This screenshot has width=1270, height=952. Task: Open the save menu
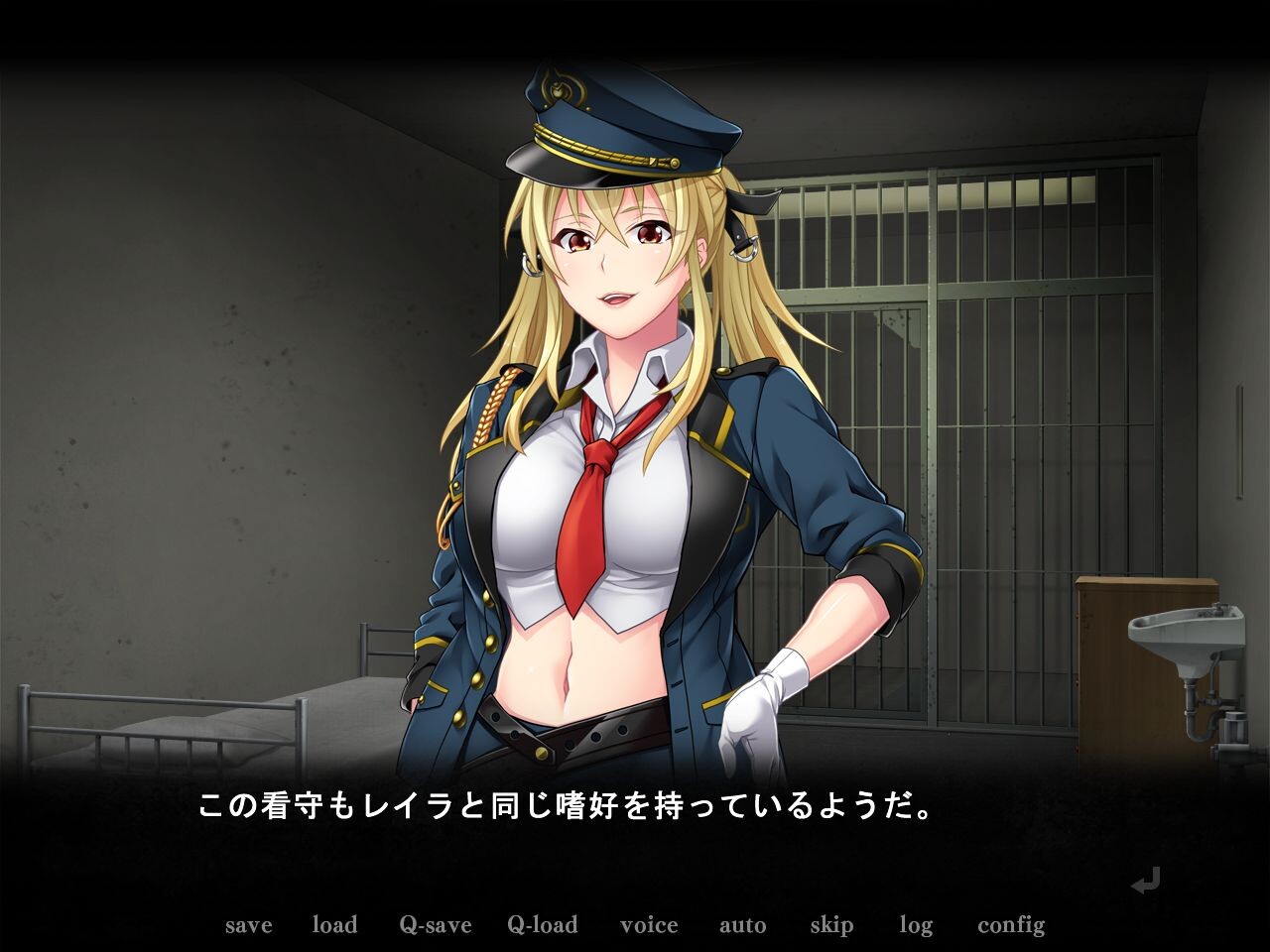[x=248, y=925]
